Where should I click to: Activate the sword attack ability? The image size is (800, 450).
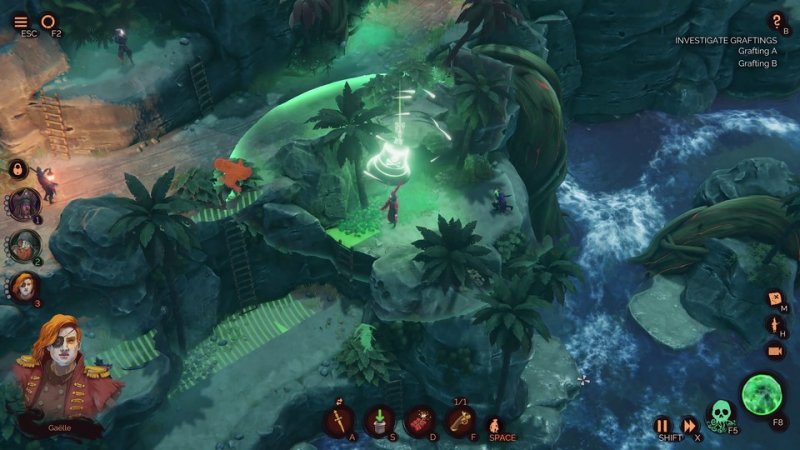339,421
